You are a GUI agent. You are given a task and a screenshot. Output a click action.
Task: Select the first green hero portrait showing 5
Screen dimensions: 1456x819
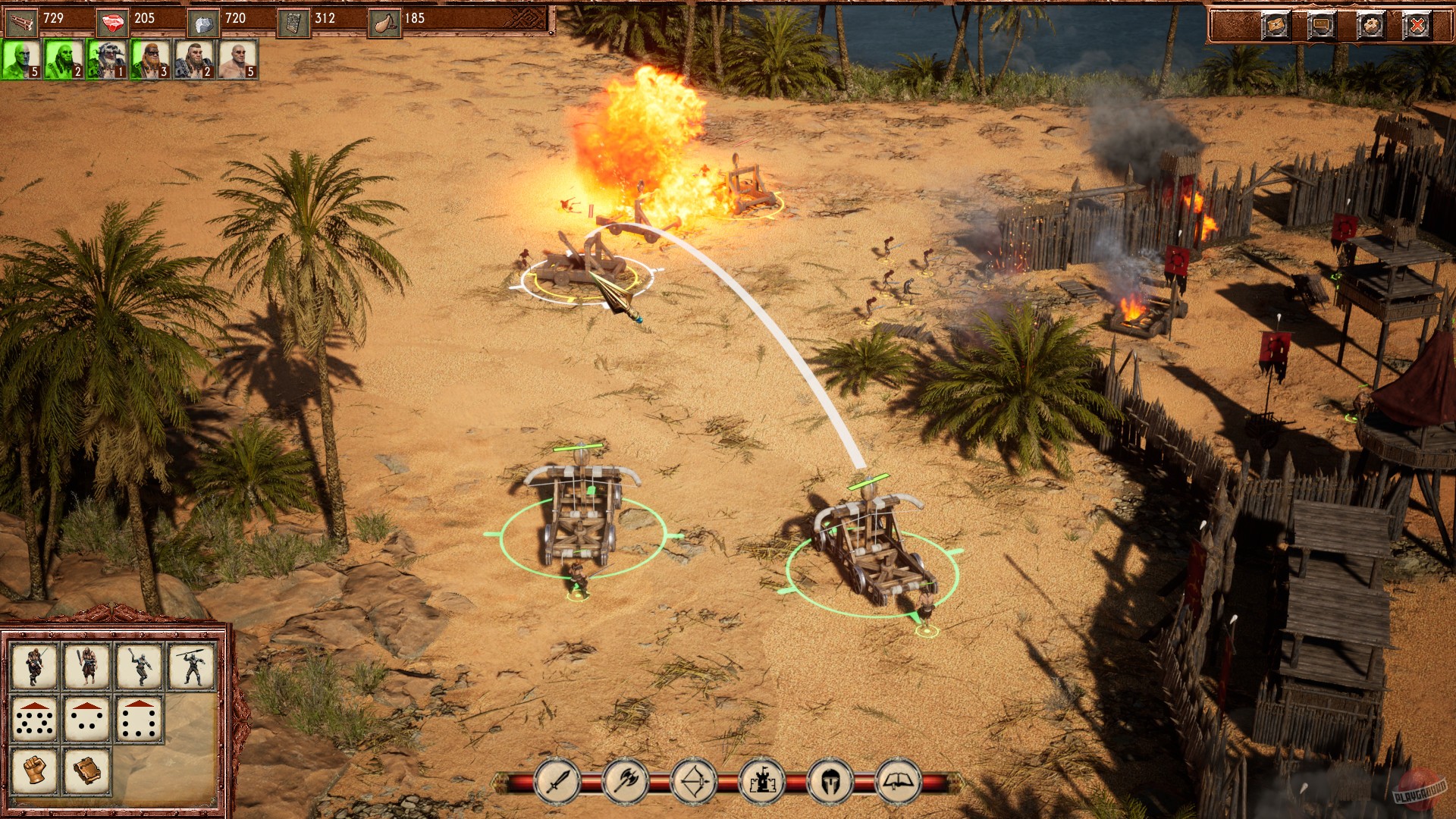[21, 61]
